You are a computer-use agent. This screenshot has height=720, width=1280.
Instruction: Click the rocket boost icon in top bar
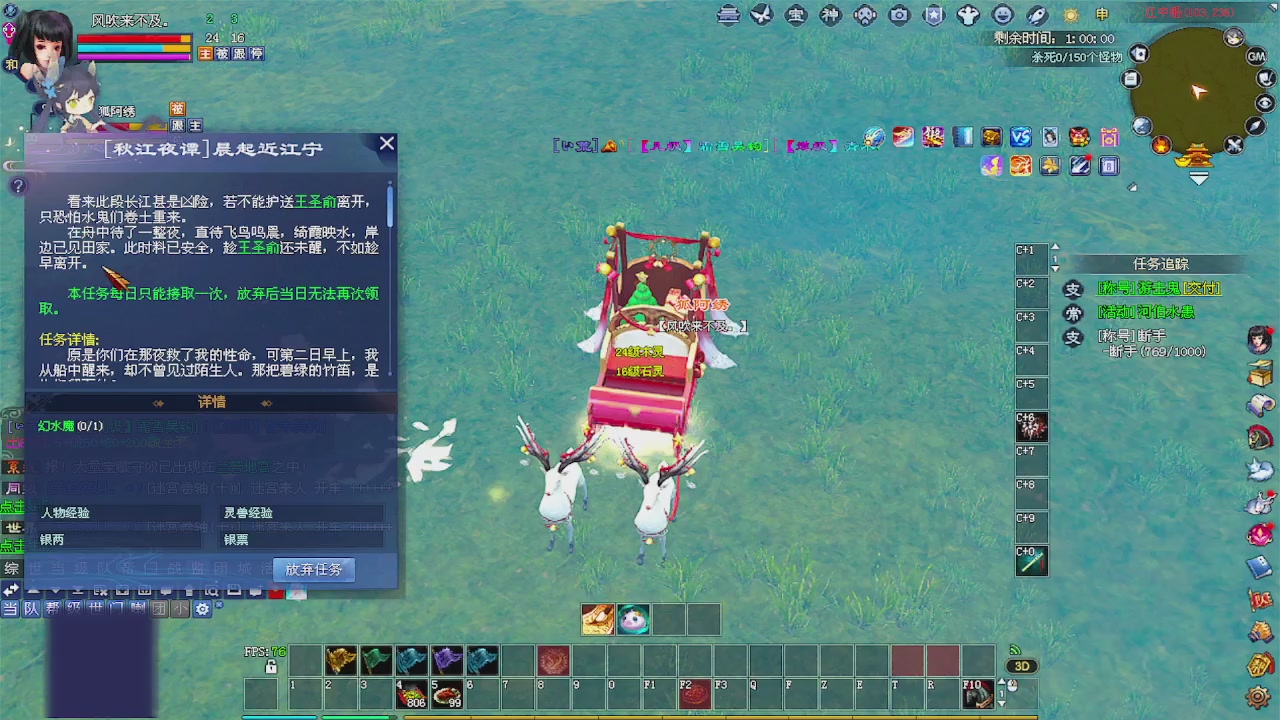pyautogui.click(x=1036, y=15)
